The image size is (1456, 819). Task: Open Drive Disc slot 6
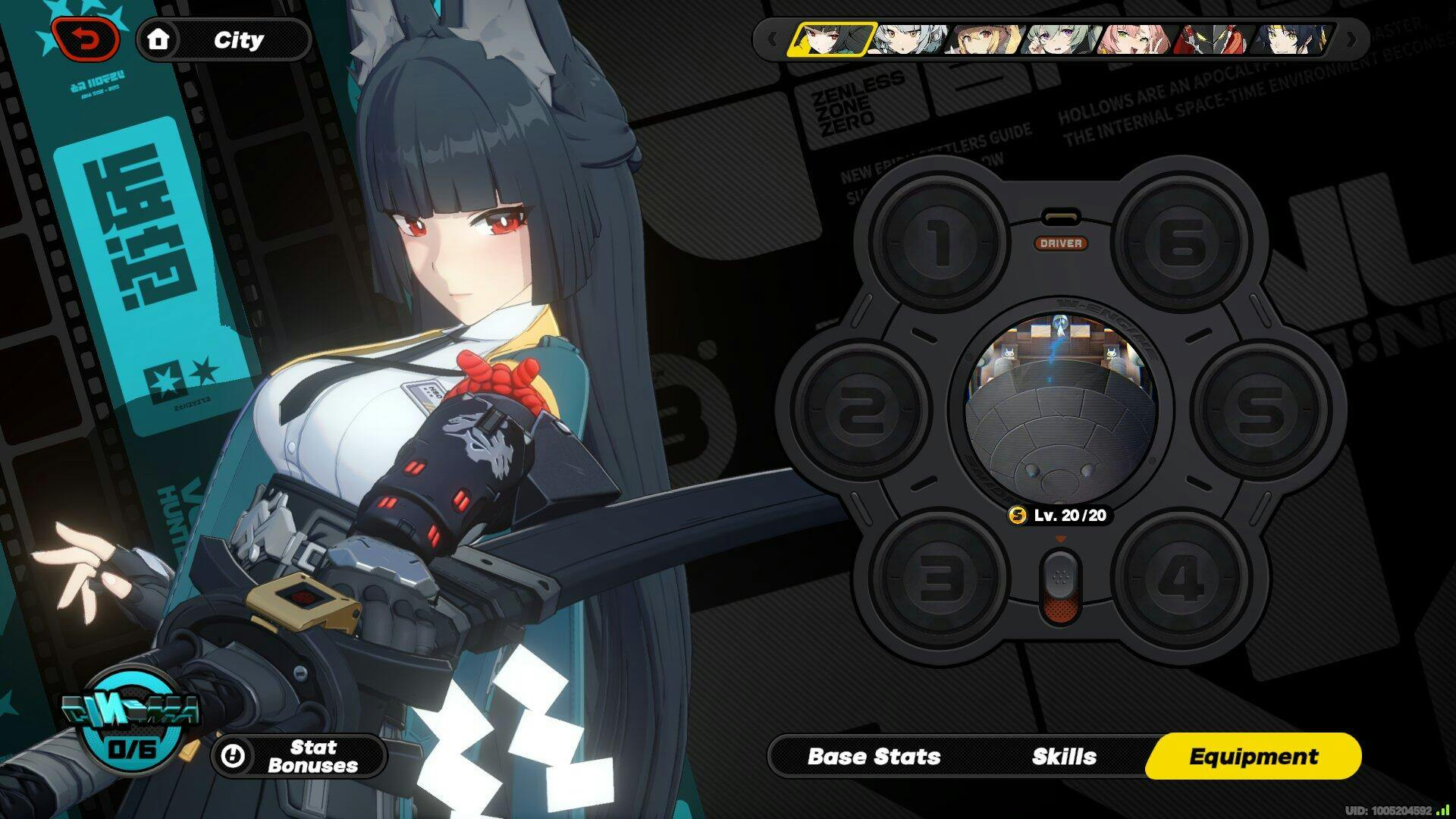coord(1181,243)
